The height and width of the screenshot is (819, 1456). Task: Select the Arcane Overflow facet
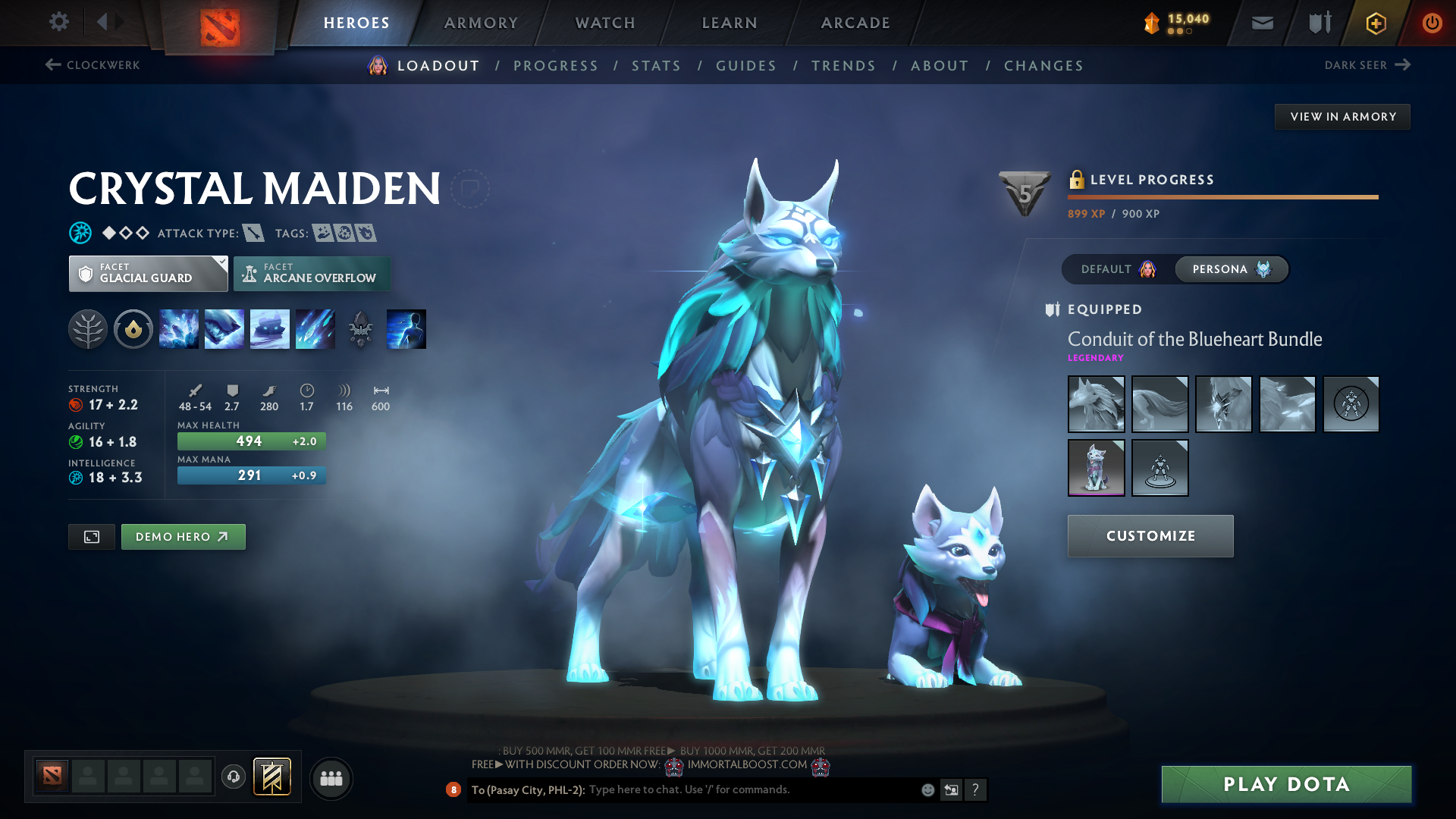[x=312, y=274]
